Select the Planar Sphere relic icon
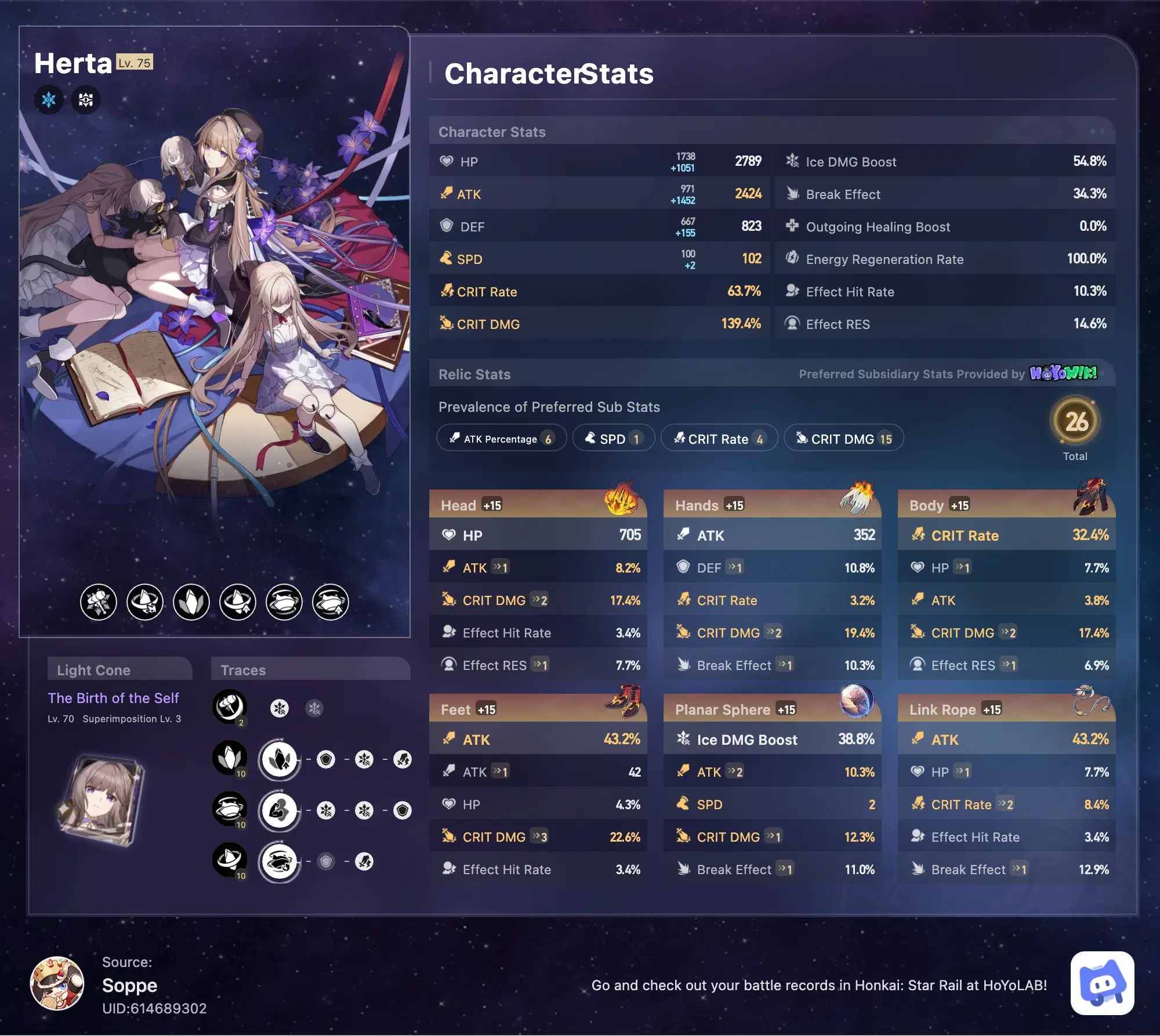The height and width of the screenshot is (1036, 1160). 858,702
